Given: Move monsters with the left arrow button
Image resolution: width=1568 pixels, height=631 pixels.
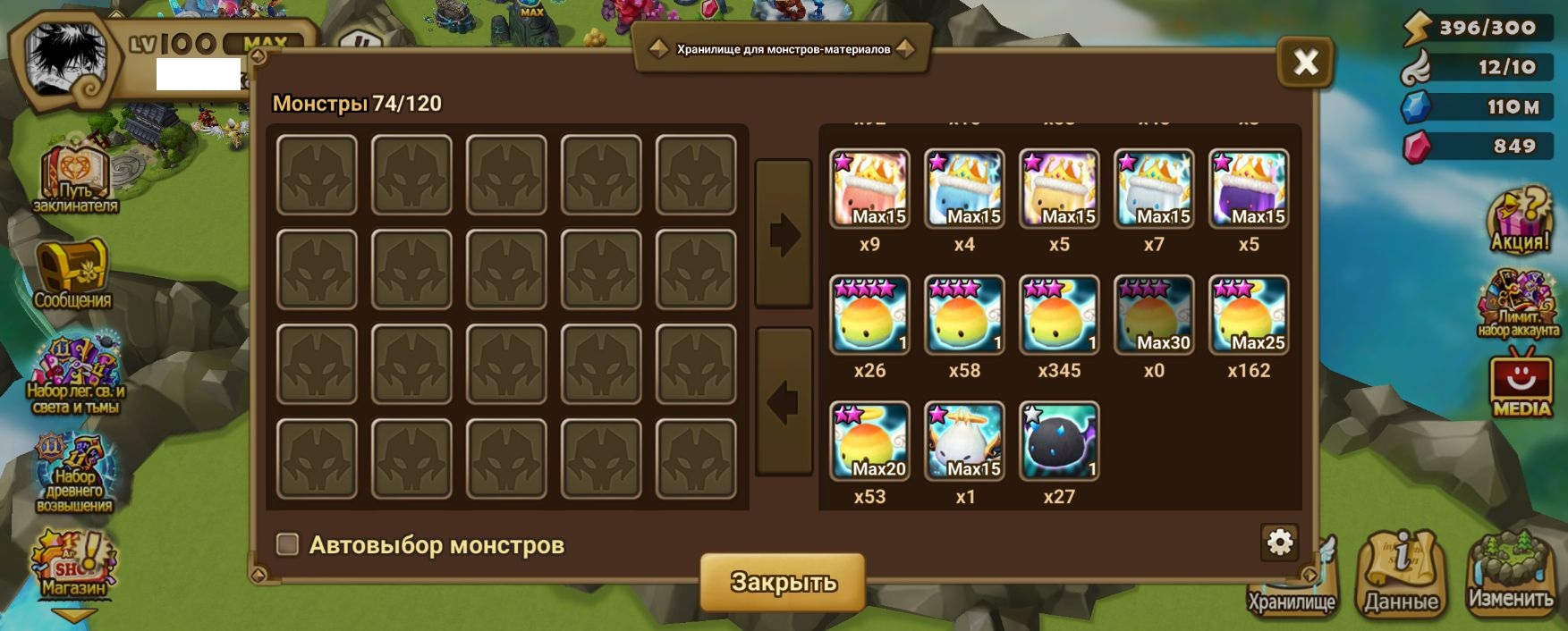Looking at the screenshot, I should (784, 402).
